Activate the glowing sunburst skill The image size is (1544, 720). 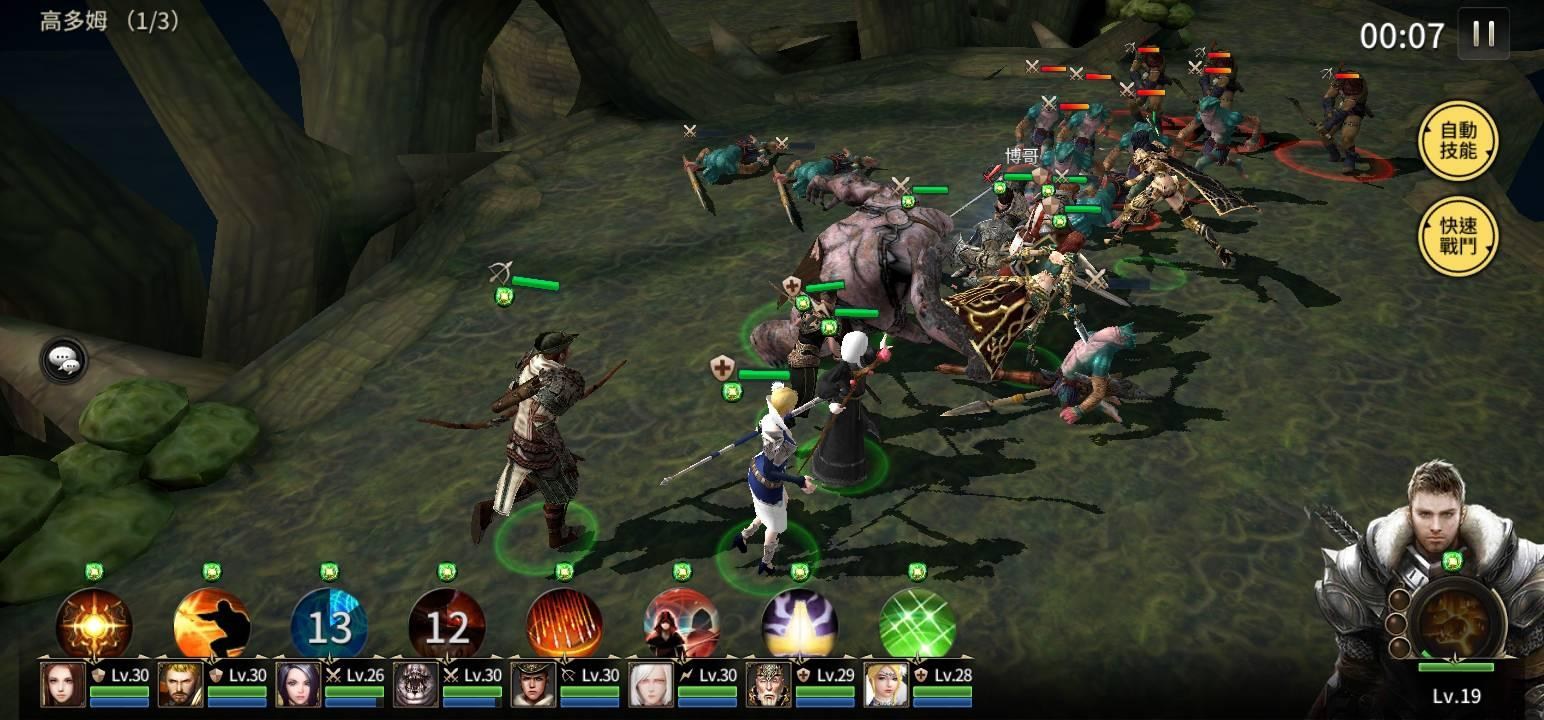pos(94,624)
